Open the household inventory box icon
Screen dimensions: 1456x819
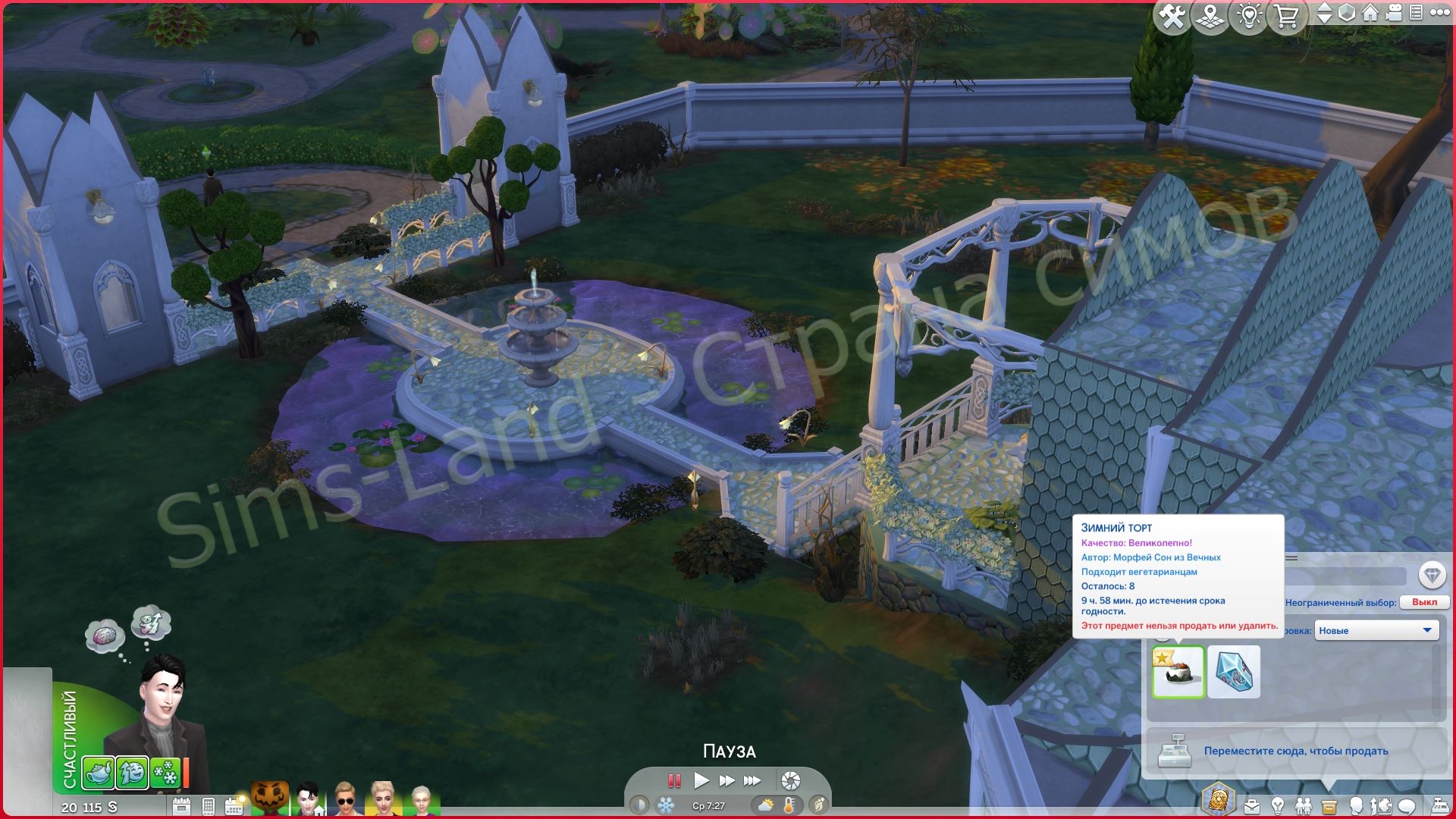[1329, 805]
